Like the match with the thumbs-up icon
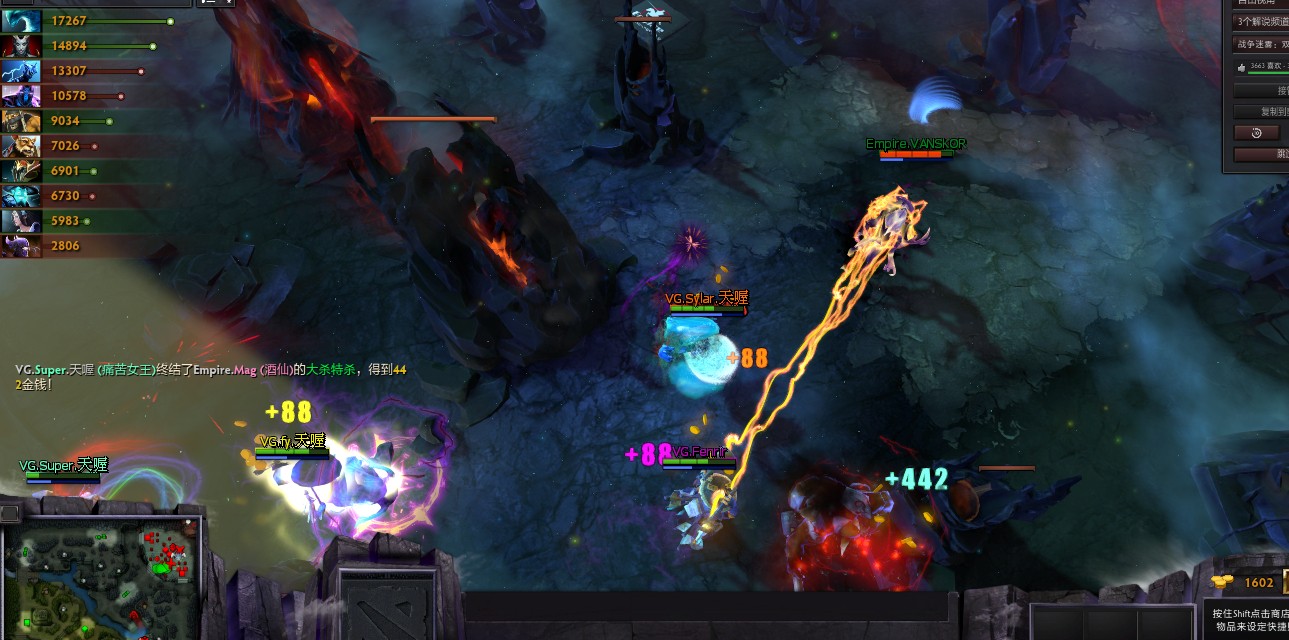 click(1243, 67)
